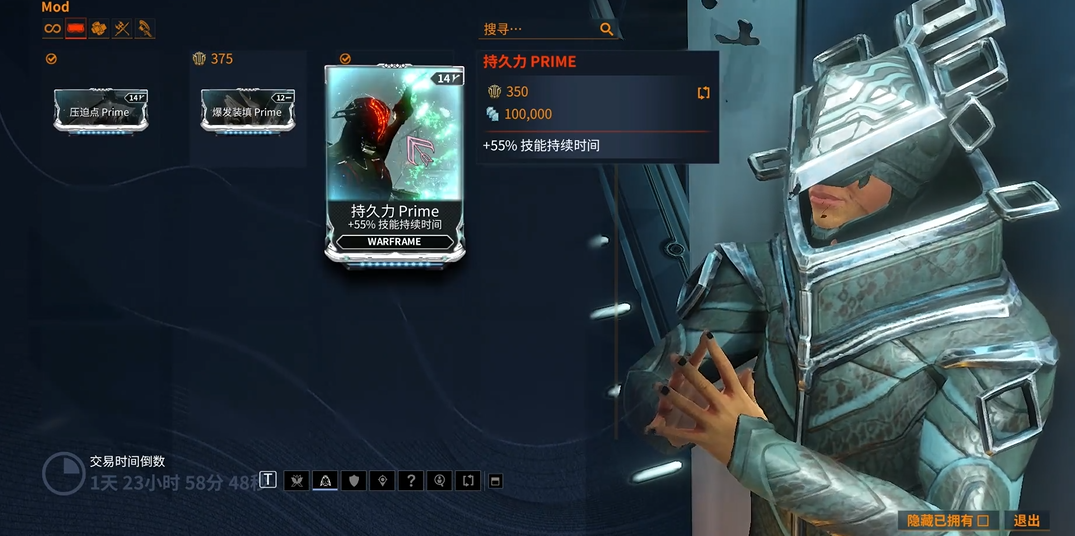The image size is (1075, 536).
Task: Open the last category tab with blade icon
Action: [145, 29]
